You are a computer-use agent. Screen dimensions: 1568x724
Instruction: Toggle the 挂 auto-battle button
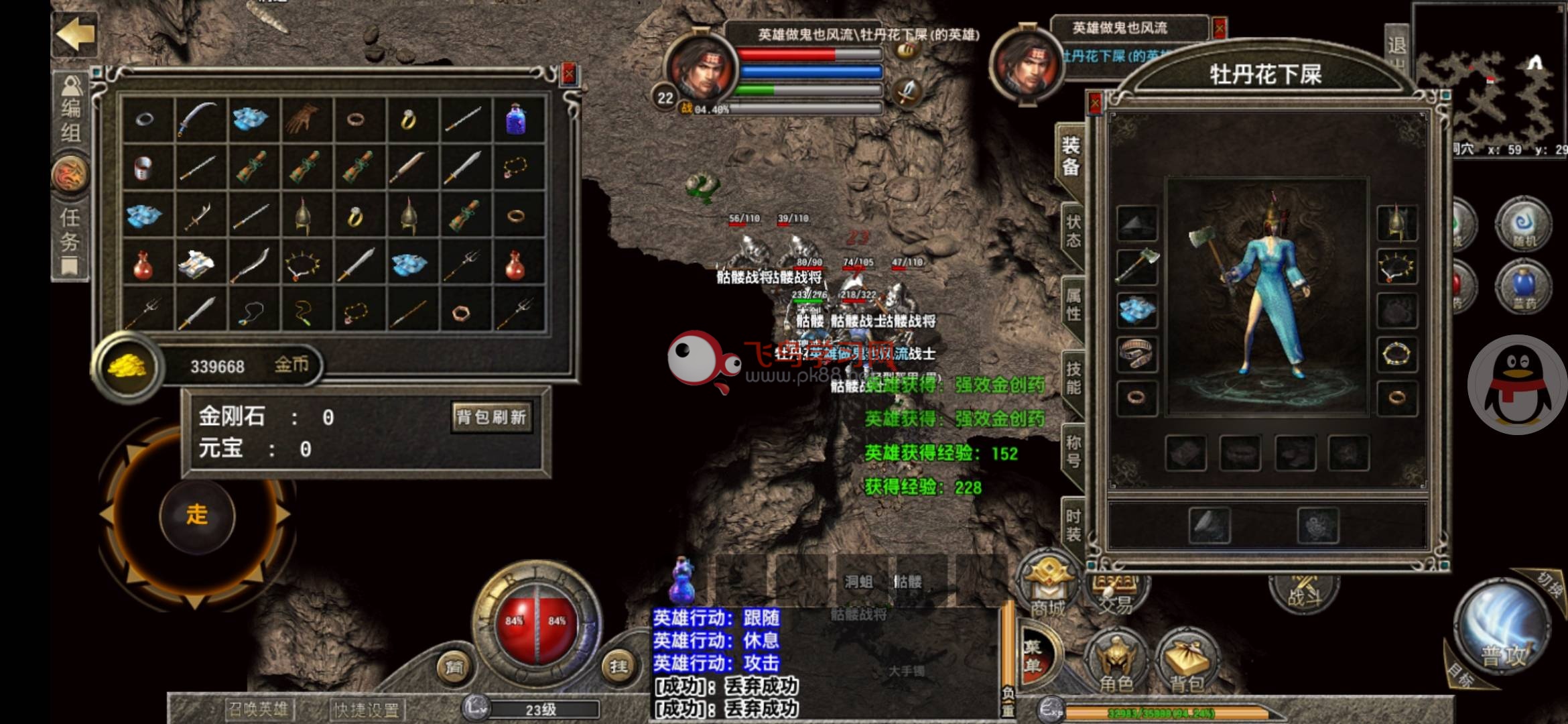tap(618, 666)
